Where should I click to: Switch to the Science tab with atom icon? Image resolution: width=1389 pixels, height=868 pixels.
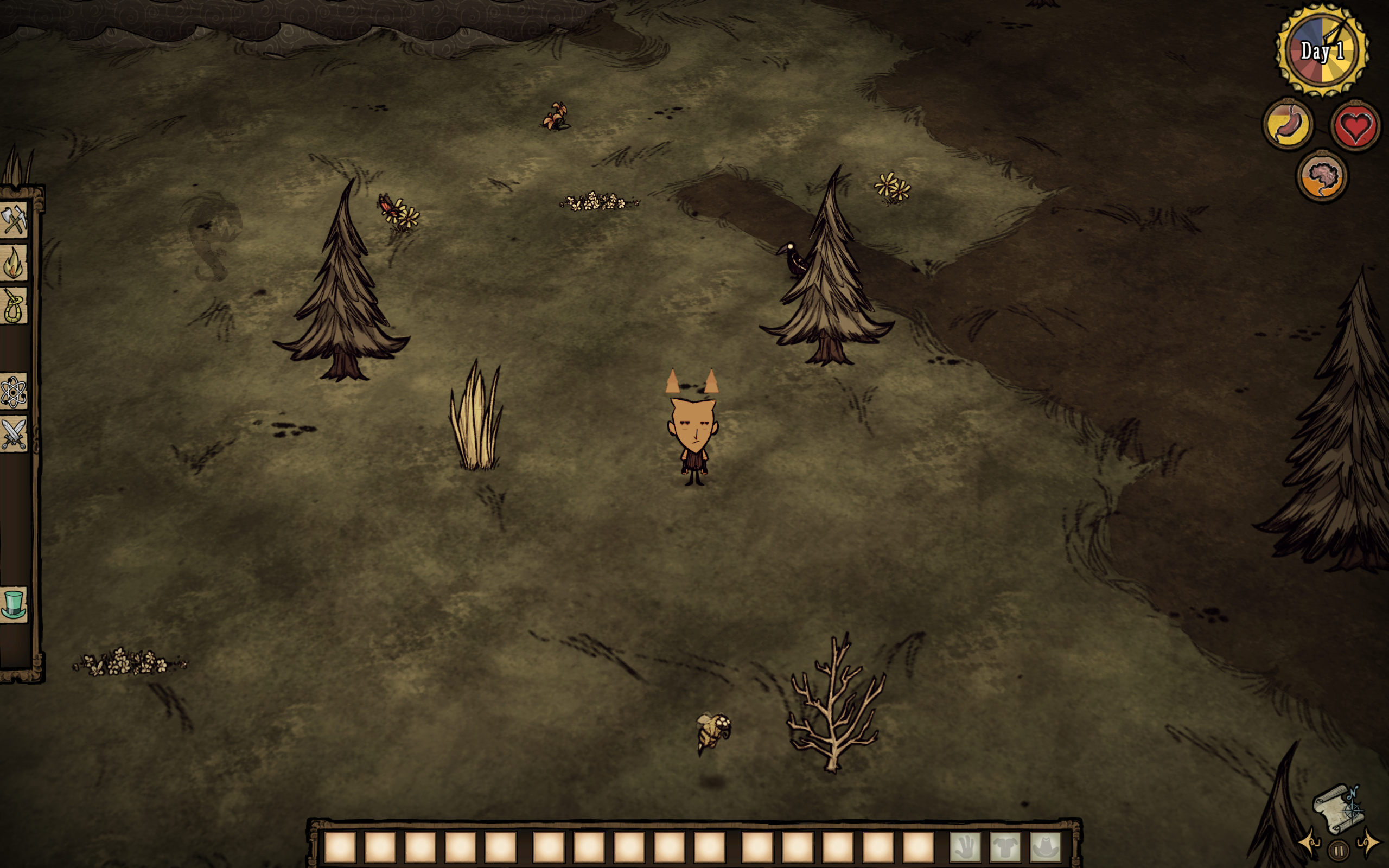click(x=14, y=393)
